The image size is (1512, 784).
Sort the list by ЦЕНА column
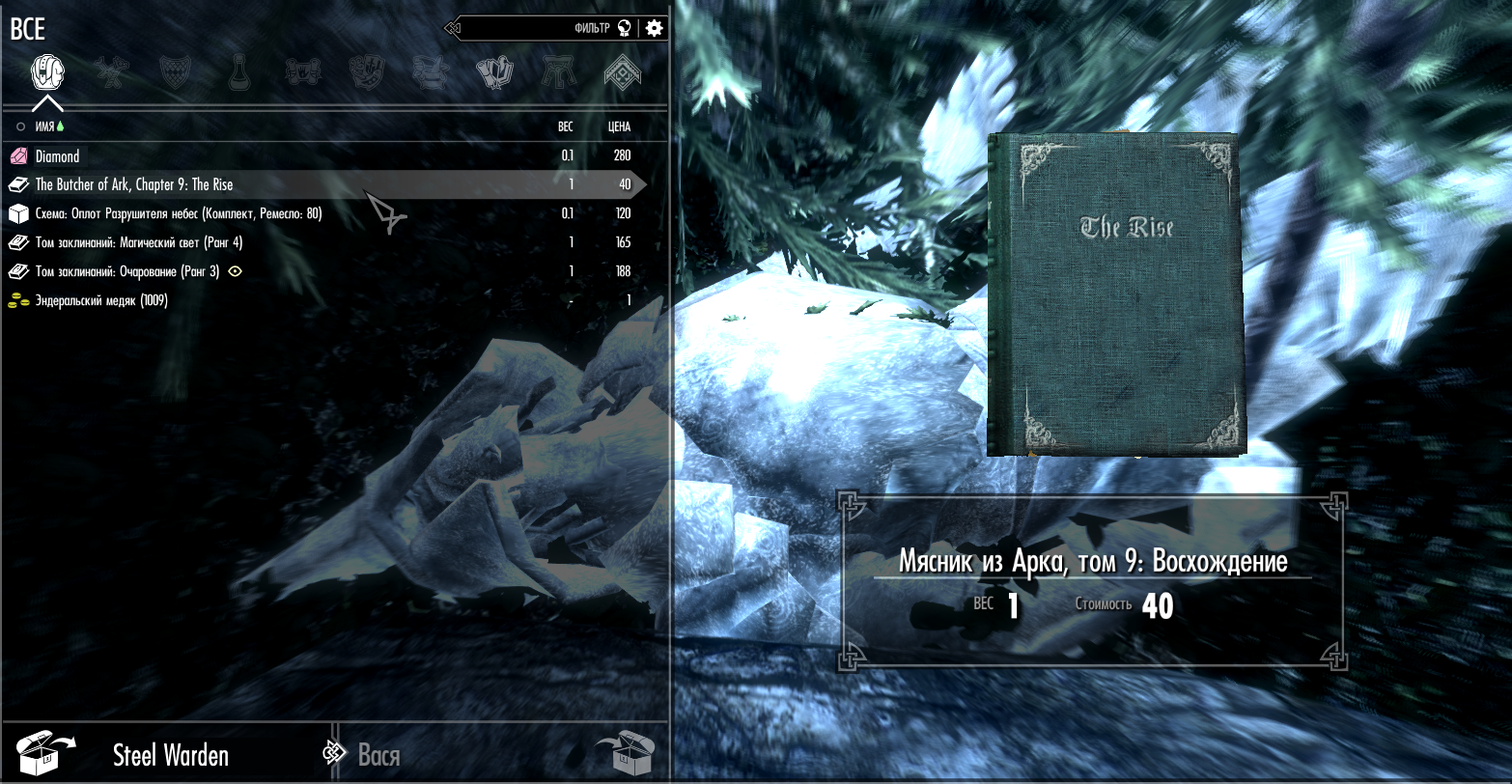tap(619, 126)
